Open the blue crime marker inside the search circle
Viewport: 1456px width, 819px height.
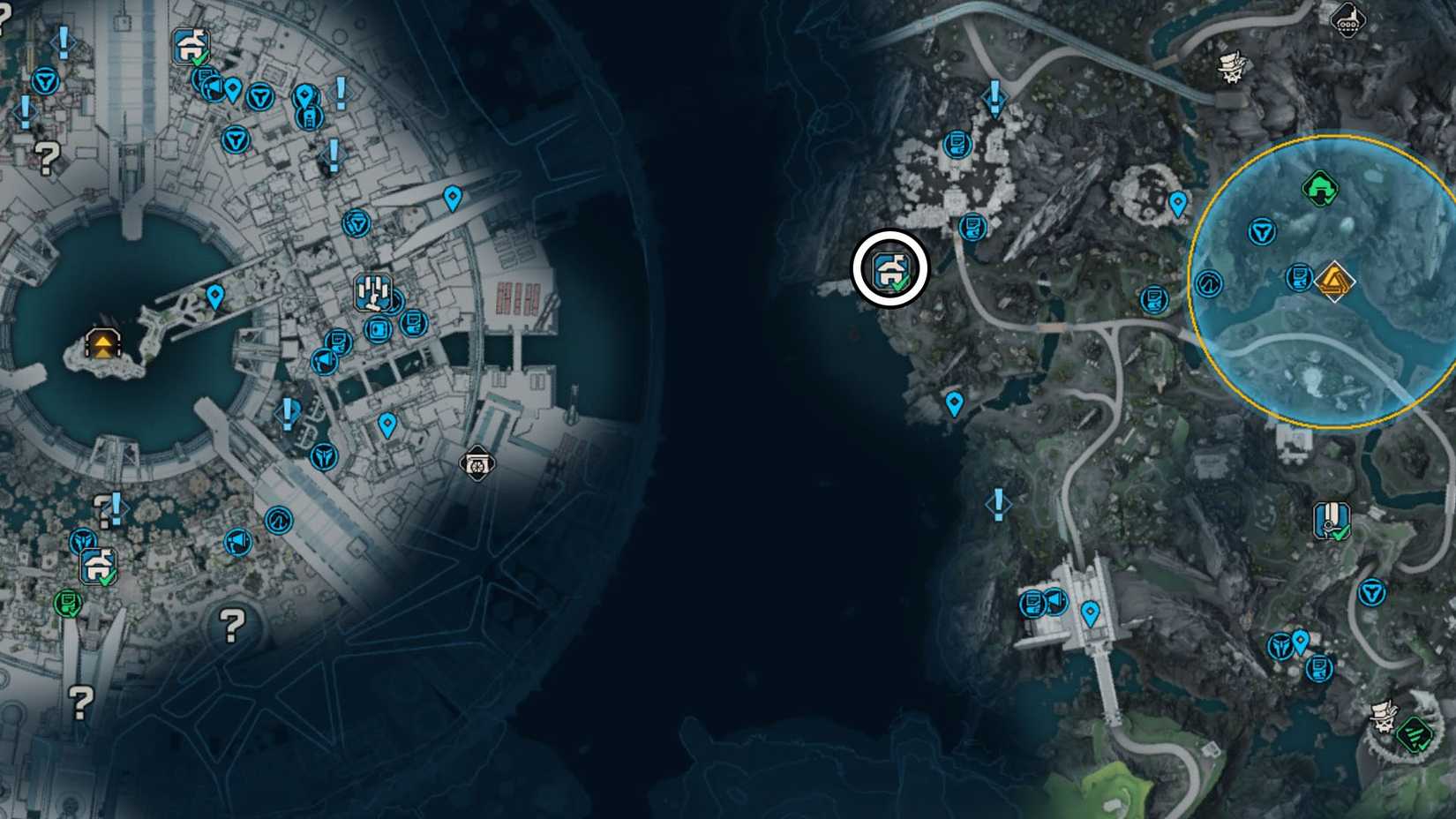click(1299, 276)
